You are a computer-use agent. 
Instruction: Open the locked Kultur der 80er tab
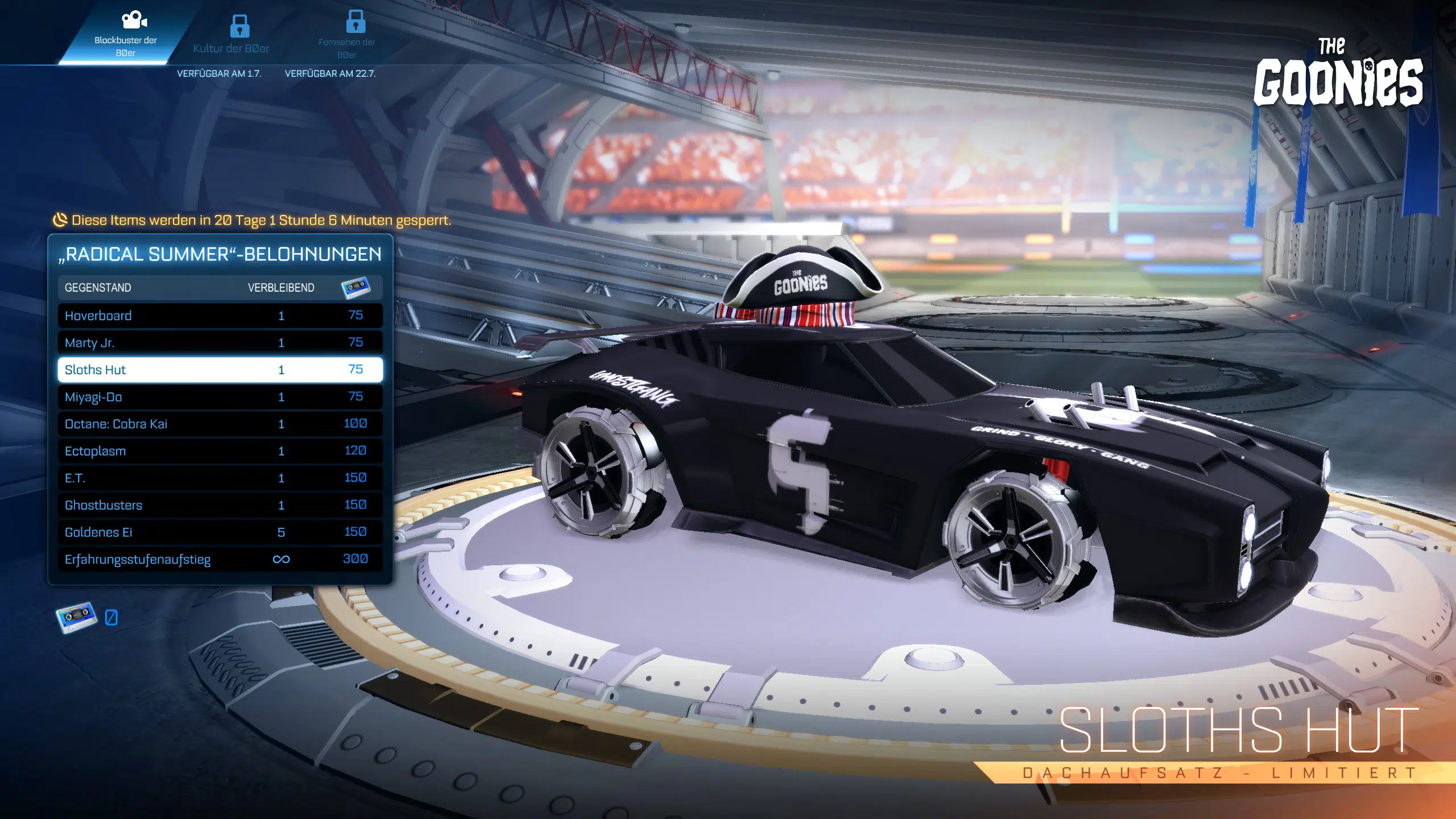point(231,35)
